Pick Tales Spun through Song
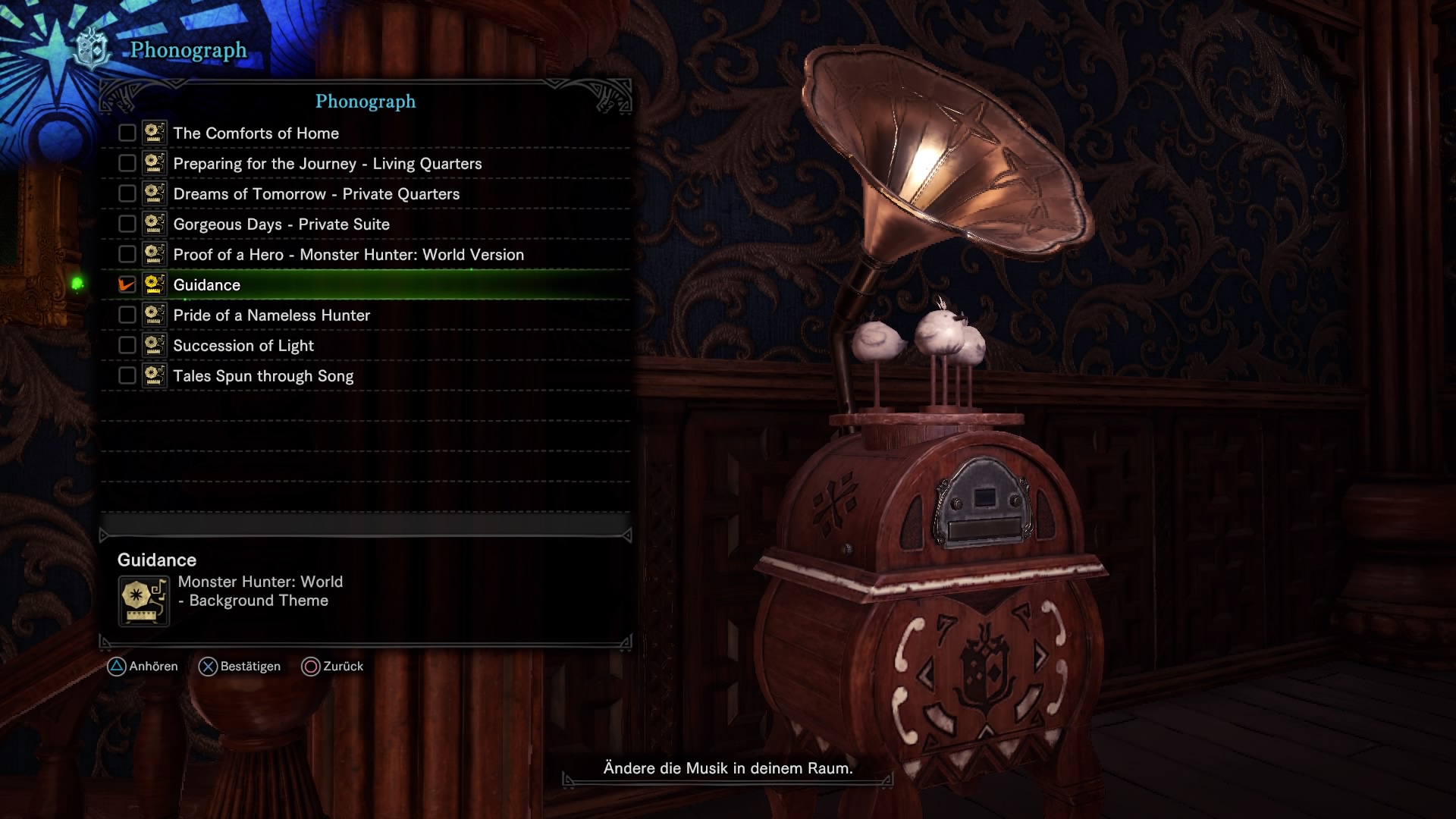 pyautogui.click(x=263, y=376)
